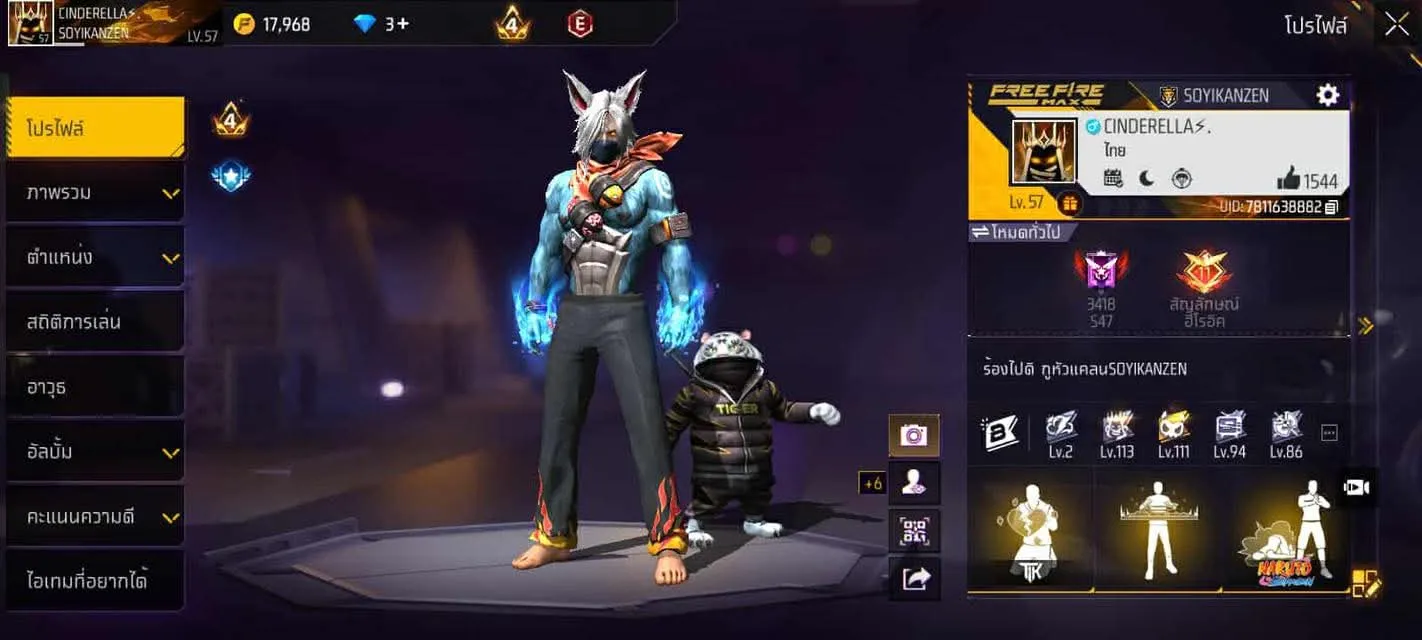Image resolution: width=1422 pixels, height=640 pixels.
Task: Open the QR code button
Action: tap(914, 531)
